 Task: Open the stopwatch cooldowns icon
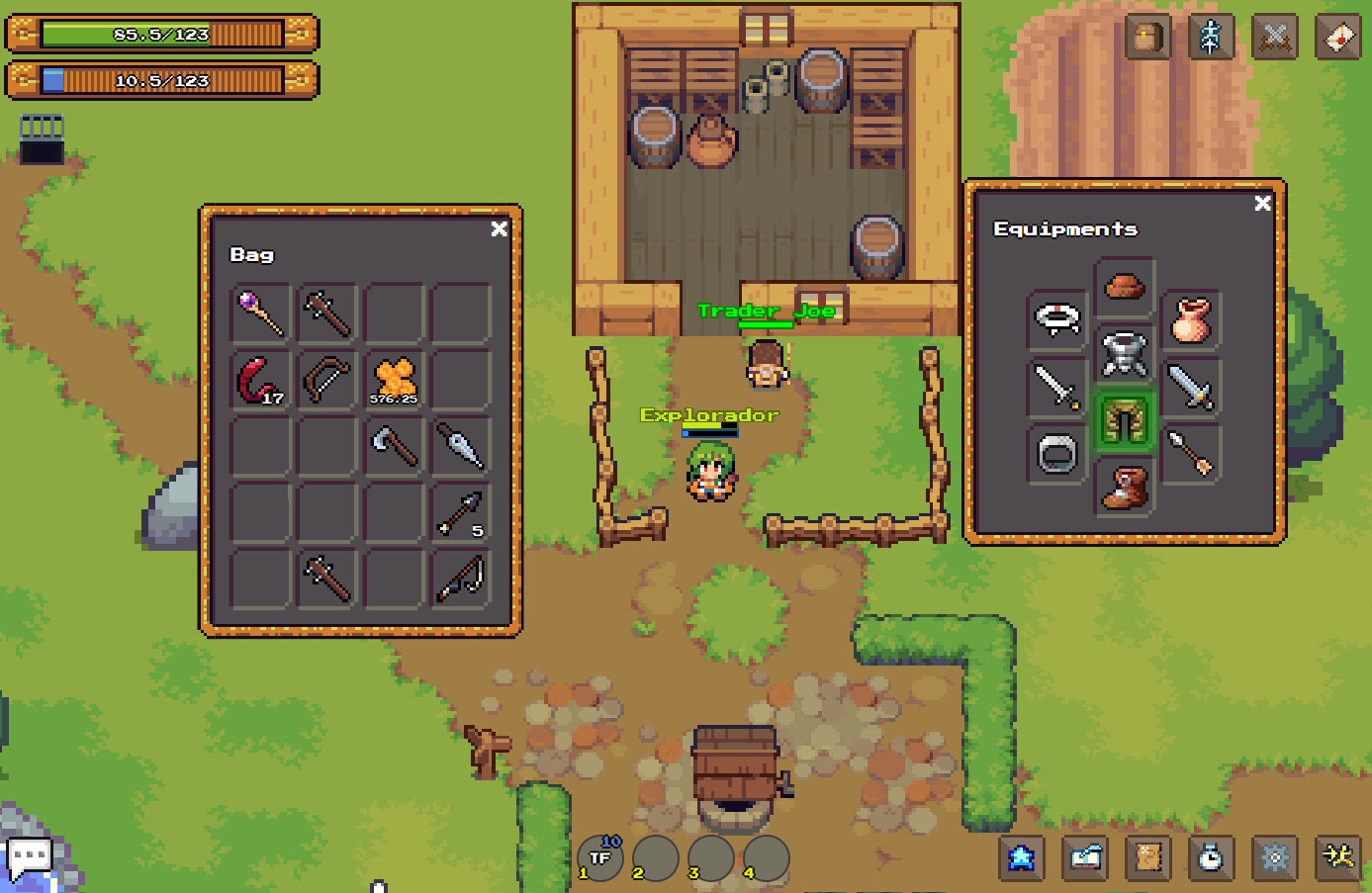[1212, 857]
